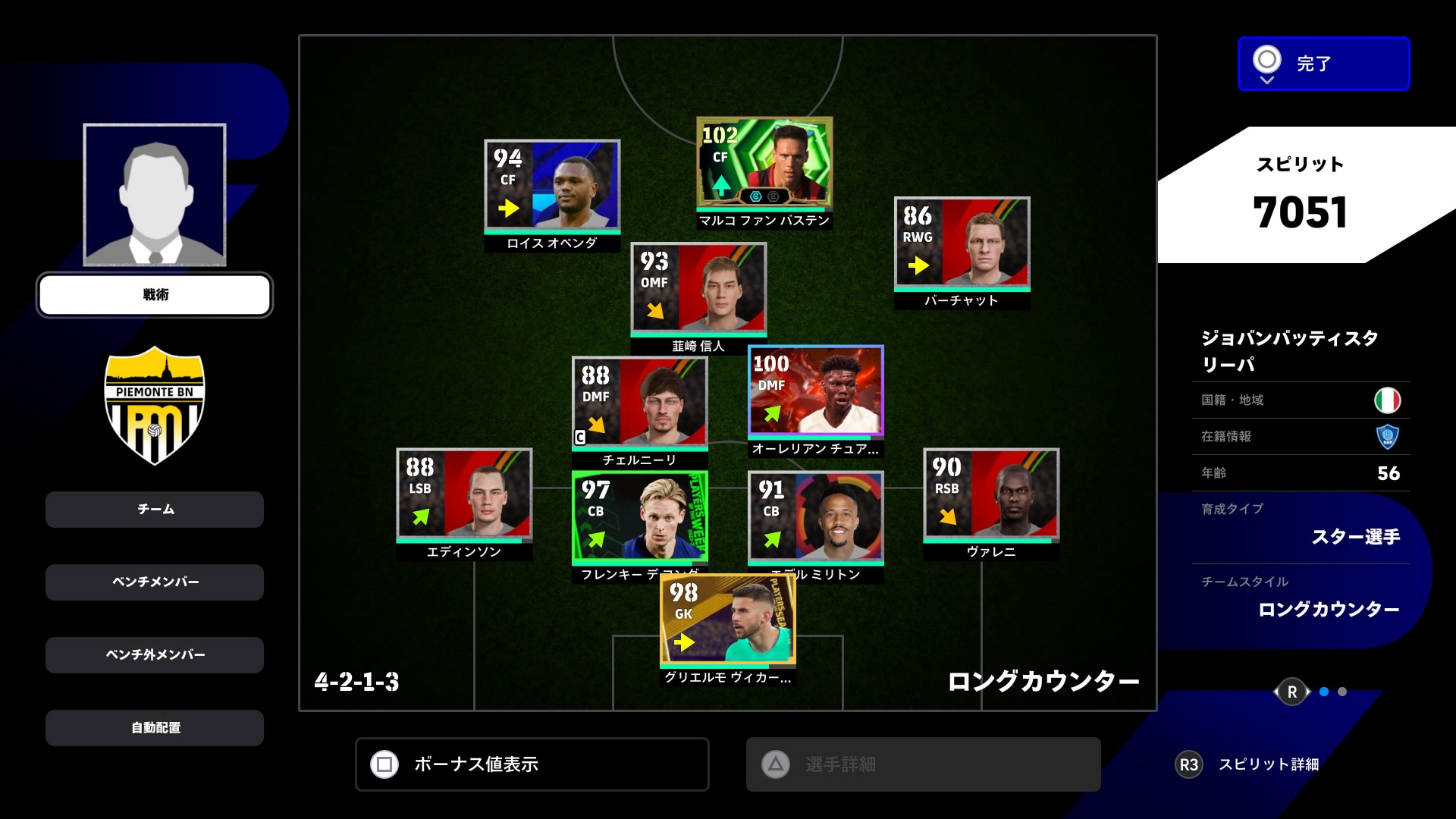Open the ベンチ外メンバー reserves list

tap(155, 655)
